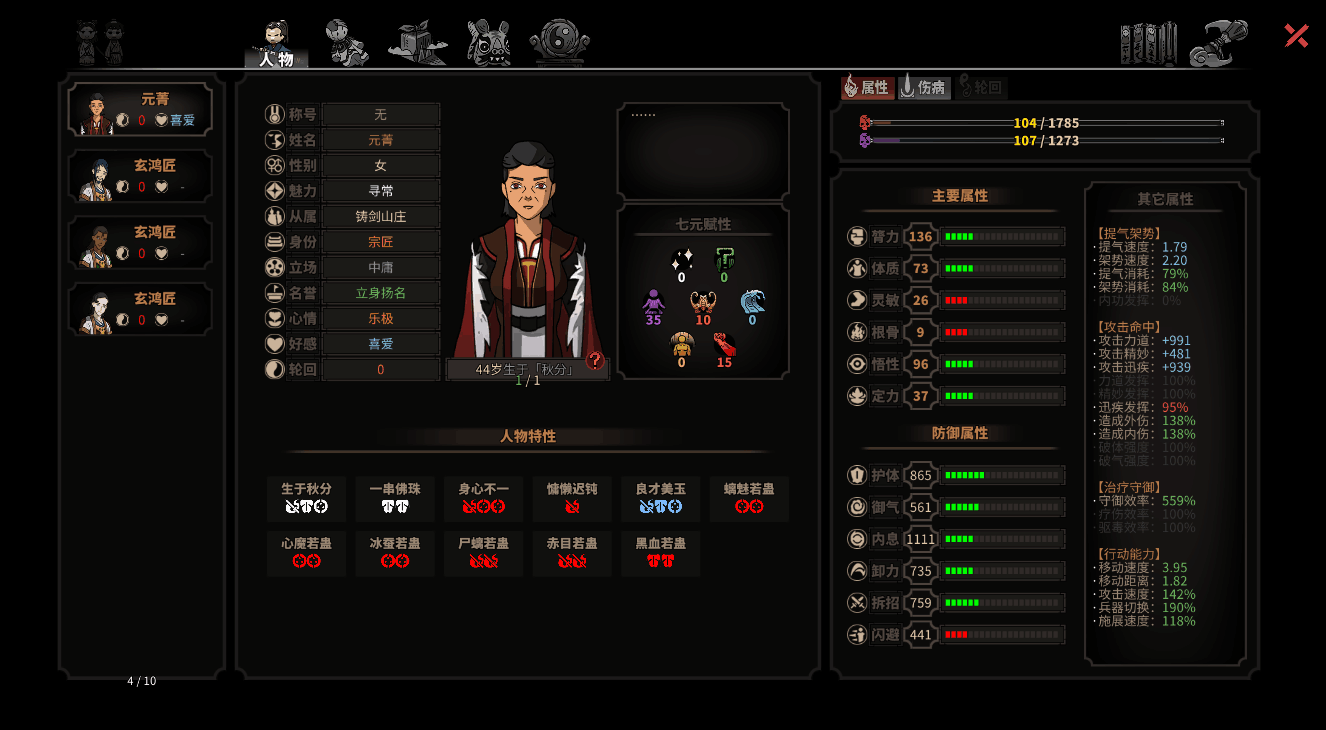1326x730 pixels.
Task: Switch to the 人物 character tab
Action: [276, 45]
